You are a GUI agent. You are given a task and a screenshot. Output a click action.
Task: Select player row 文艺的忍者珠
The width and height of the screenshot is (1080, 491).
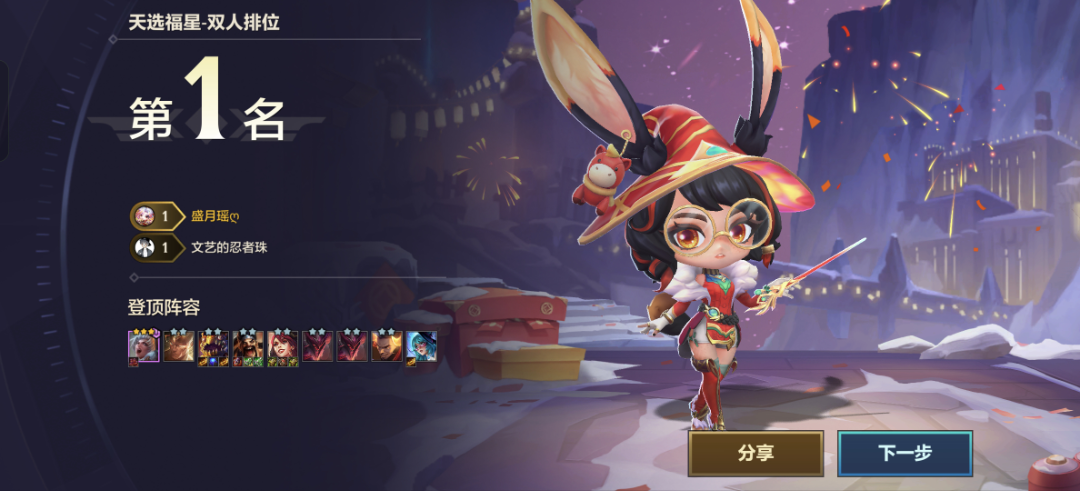pos(229,247)
